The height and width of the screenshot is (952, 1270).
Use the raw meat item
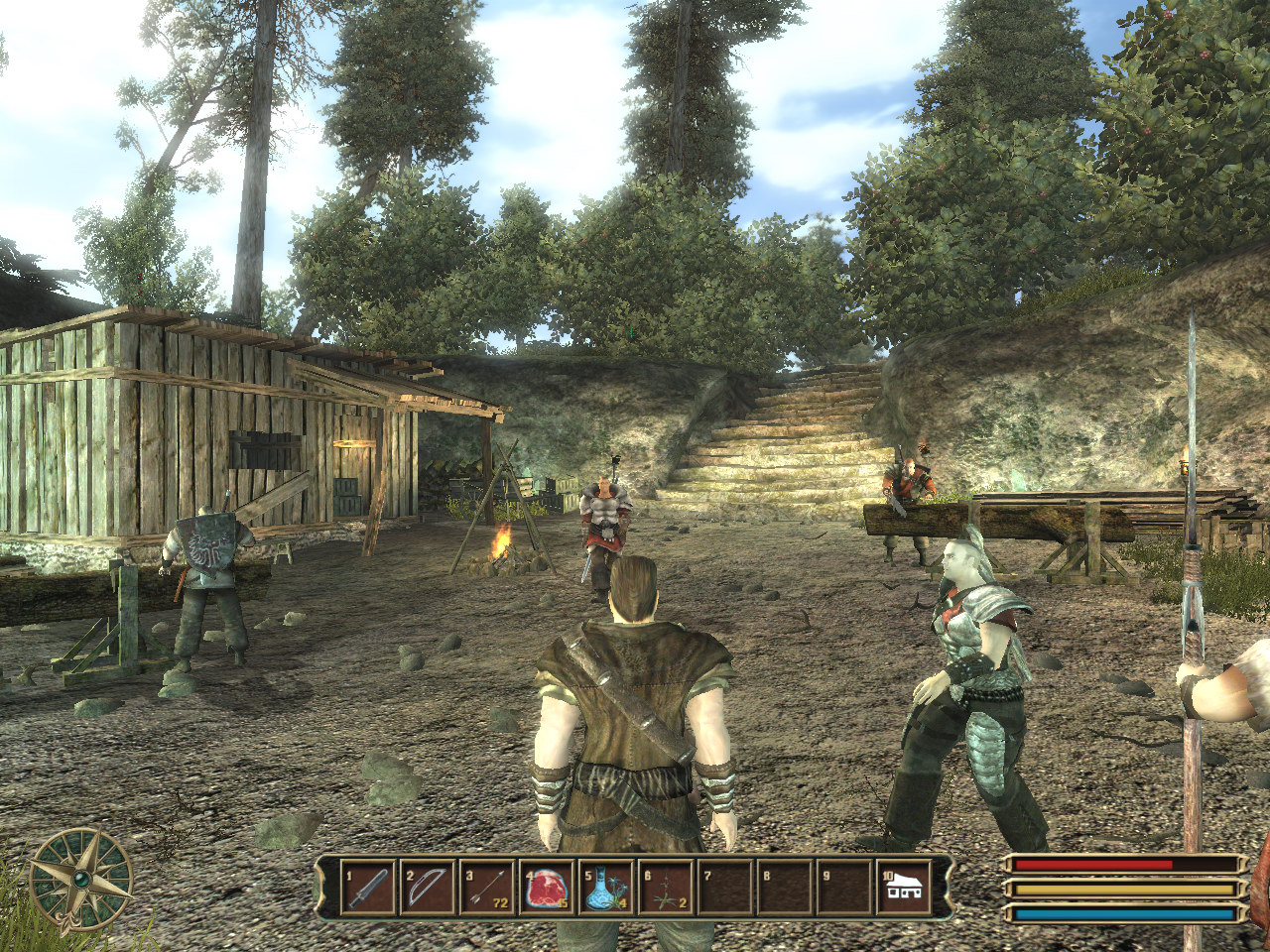tap(547, 887)
